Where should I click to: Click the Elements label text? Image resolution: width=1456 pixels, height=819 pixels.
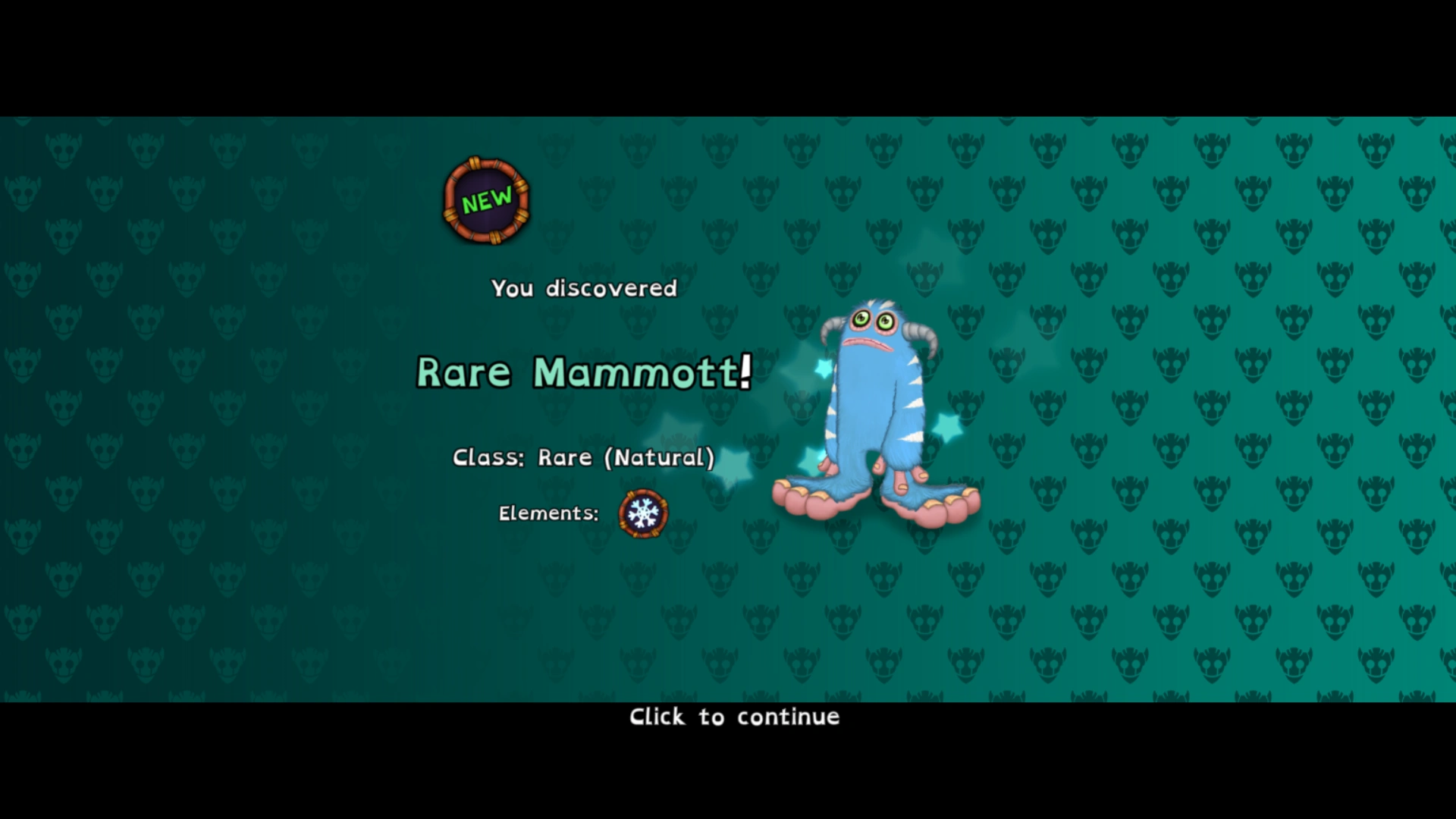pyautogui.click(x=548, y=513)
